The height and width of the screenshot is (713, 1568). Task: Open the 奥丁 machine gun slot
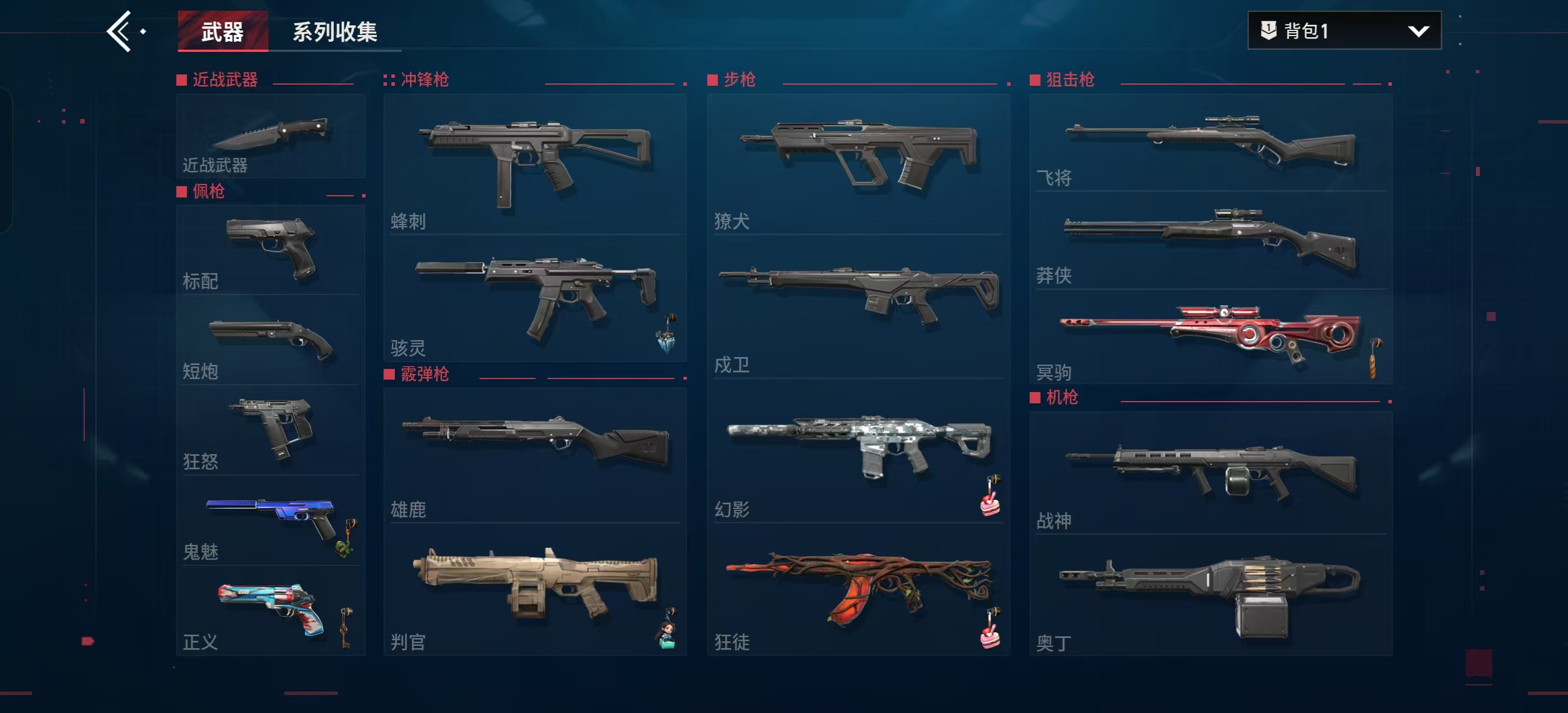(x=1210, y=596)
